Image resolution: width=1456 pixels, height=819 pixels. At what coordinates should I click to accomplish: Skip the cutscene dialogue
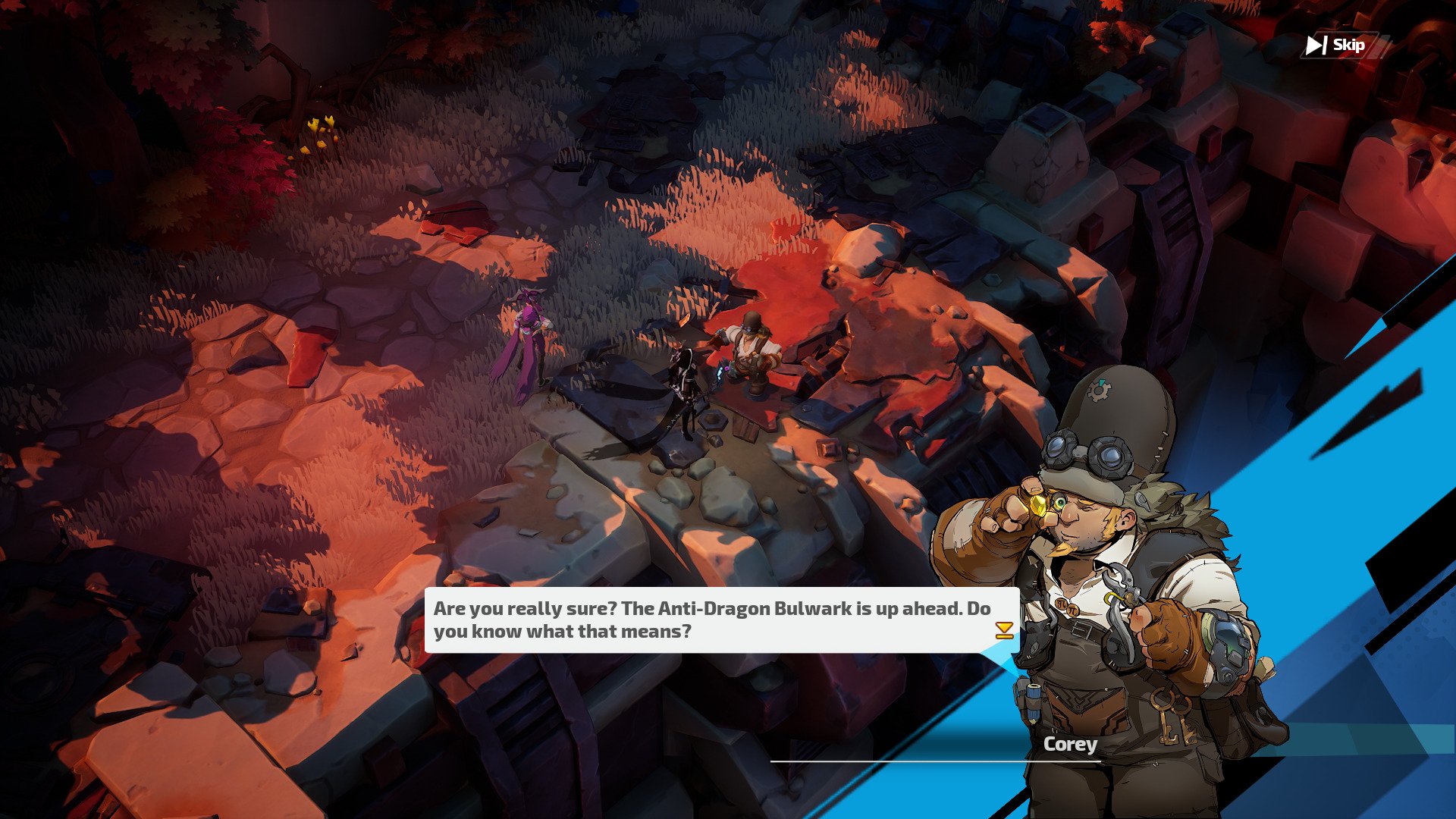click(1339, 45)
